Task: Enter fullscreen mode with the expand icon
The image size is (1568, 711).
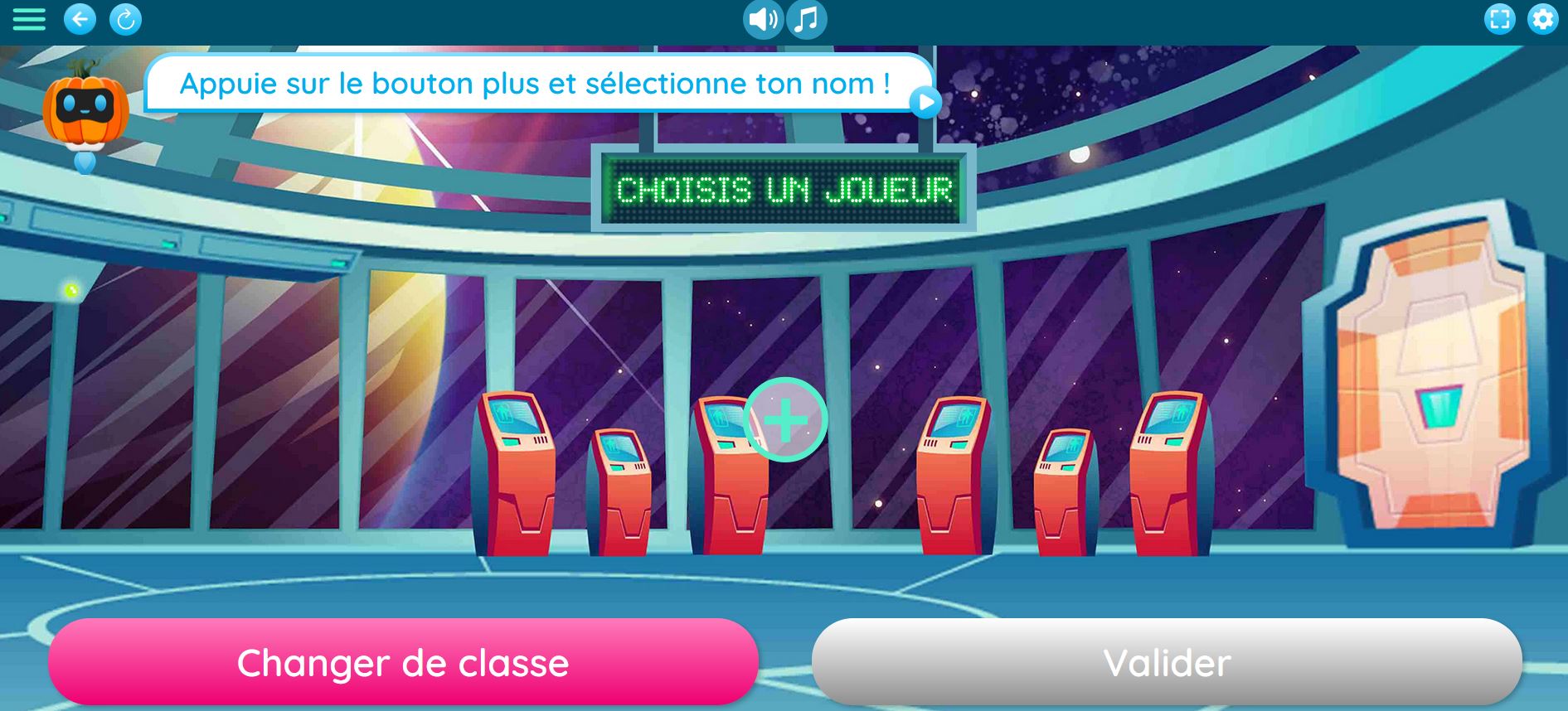Action: point(1499,18)
